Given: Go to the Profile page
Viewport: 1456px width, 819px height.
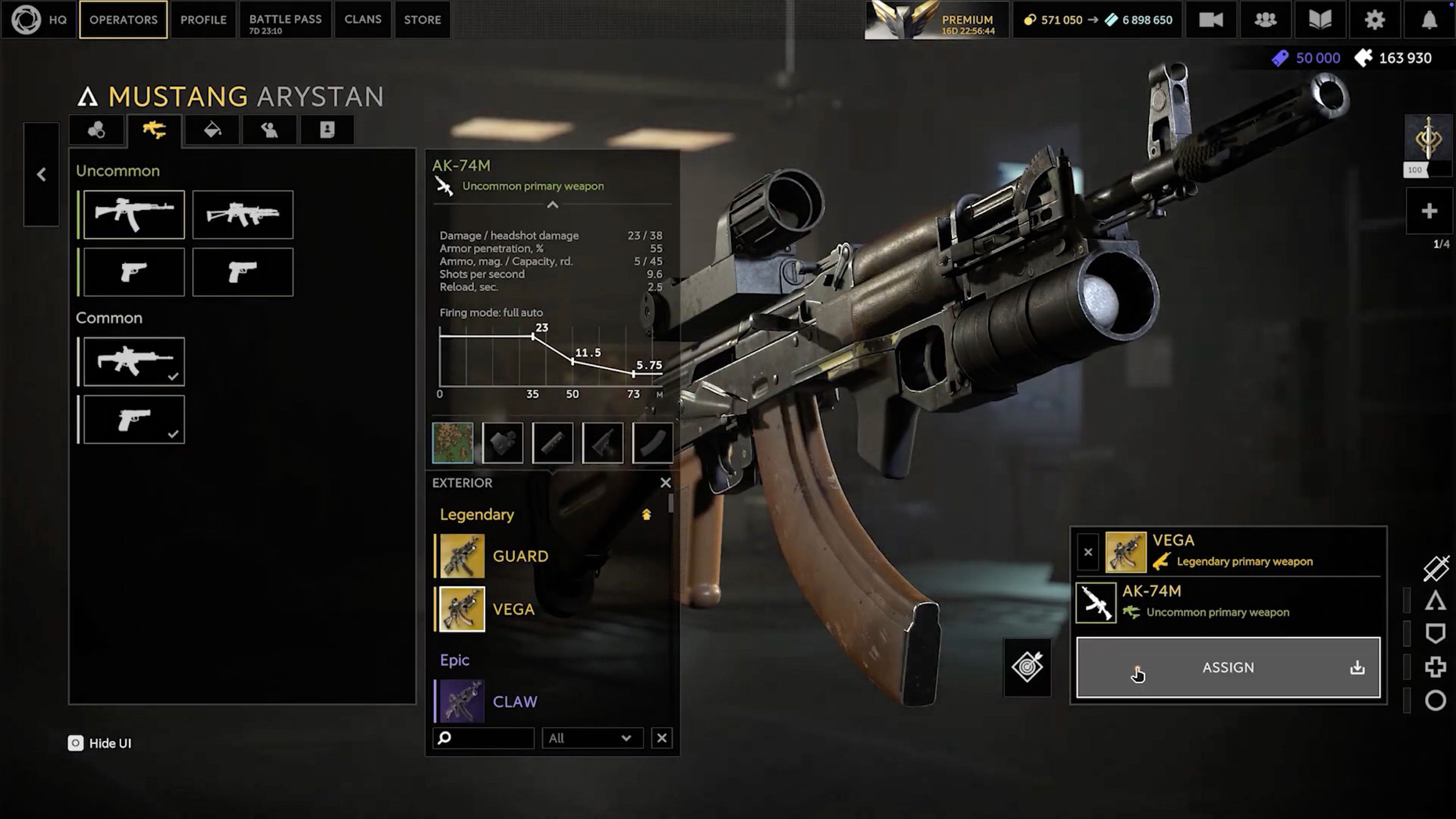Looking at the screenshot, I should 203,20.
